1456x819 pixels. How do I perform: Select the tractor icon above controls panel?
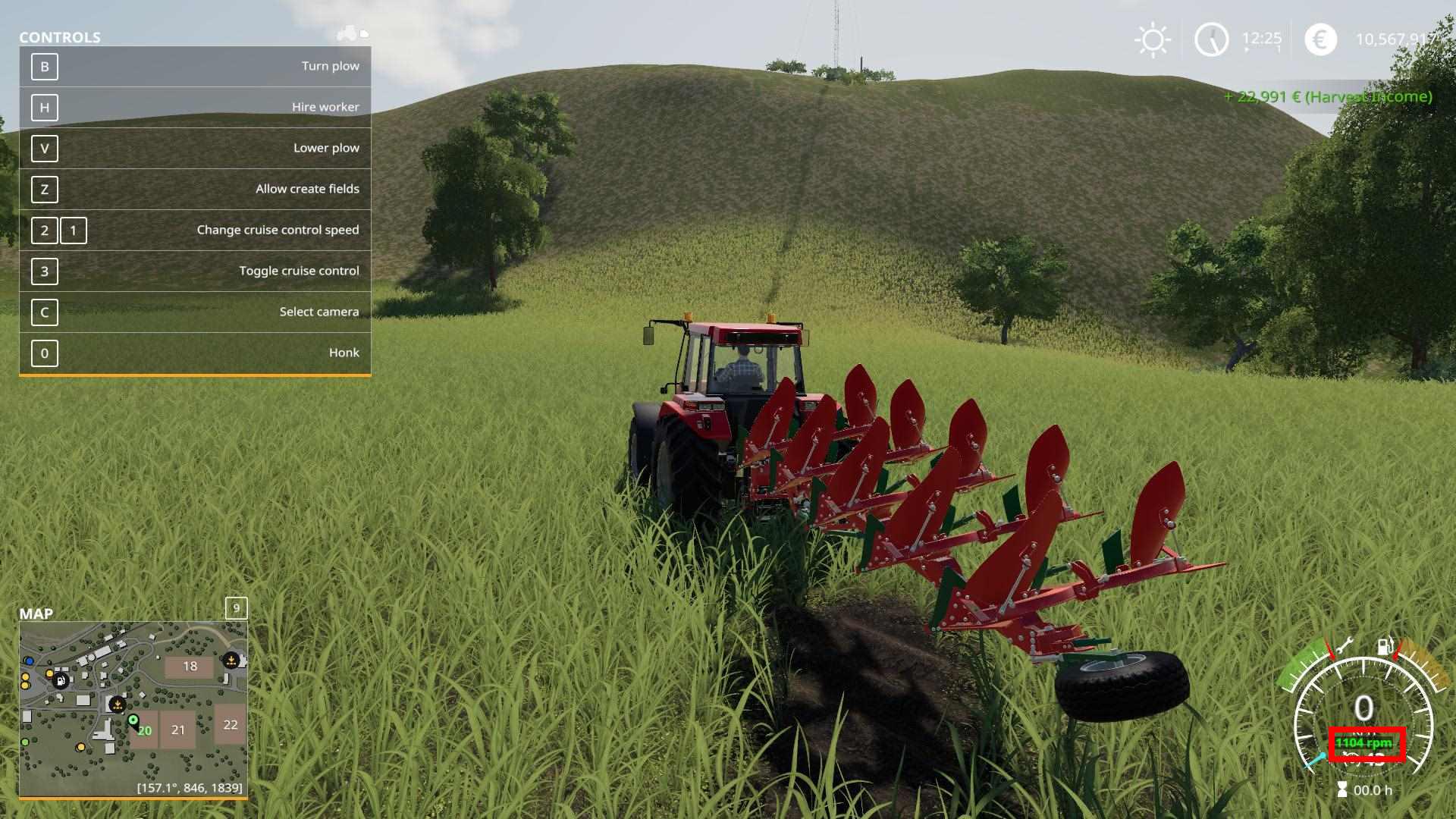pyautogui.click(x=348, y=33)
